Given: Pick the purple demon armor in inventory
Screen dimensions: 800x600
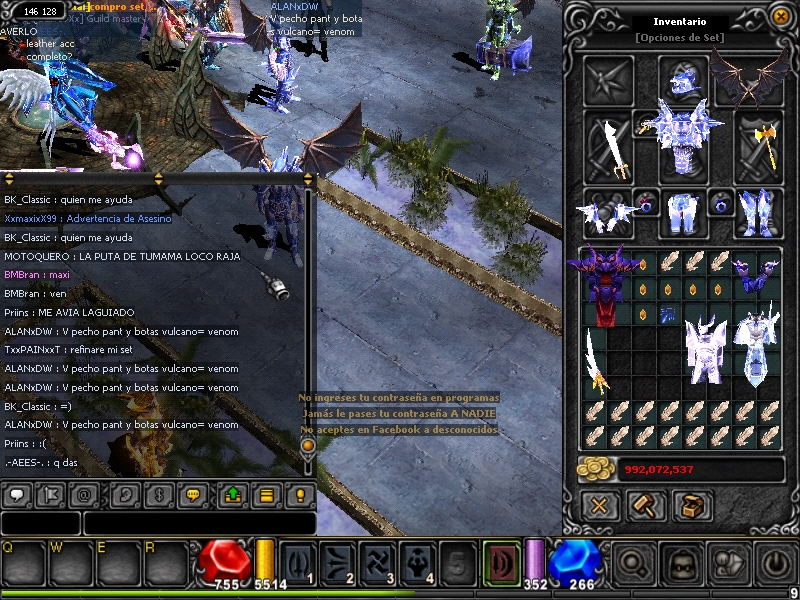Looking at the screenshot, I should coord(604,286).
